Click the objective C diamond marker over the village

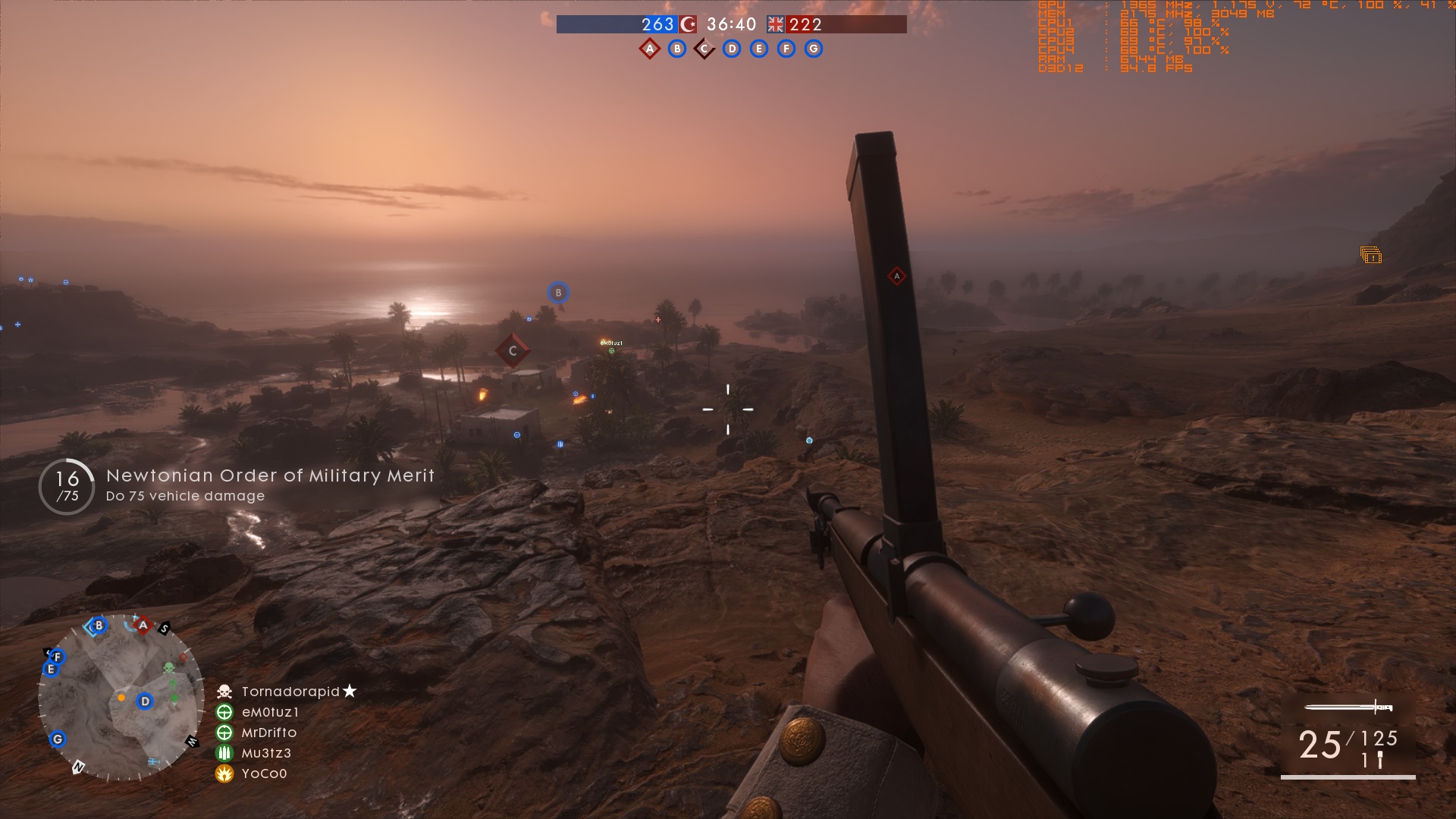pyautogui.click(x=513, y=350)
